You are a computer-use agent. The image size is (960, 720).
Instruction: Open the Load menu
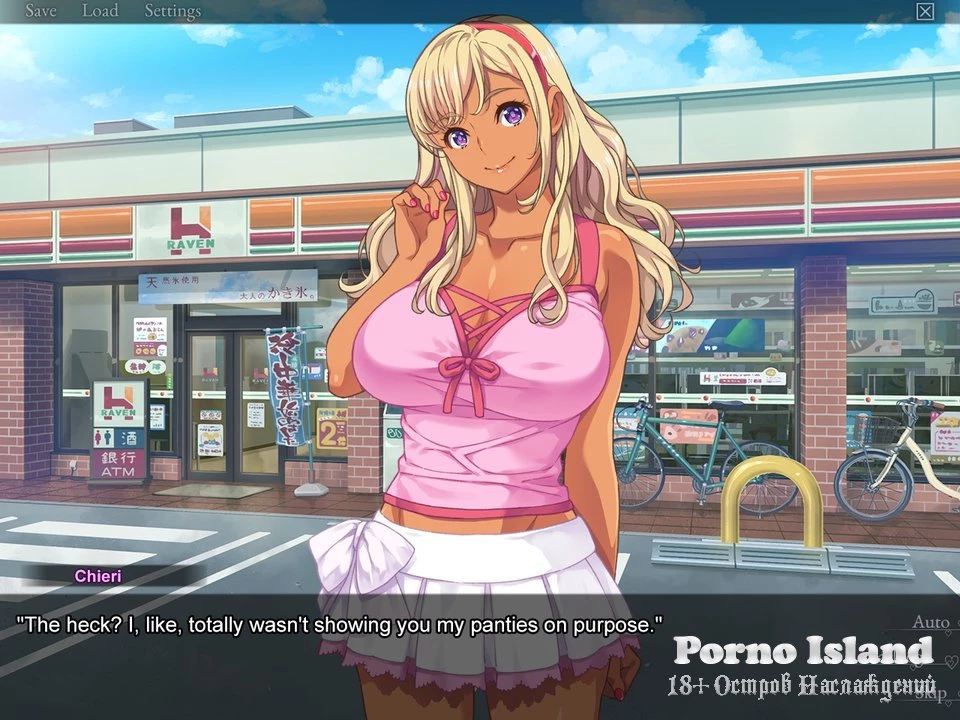click(x=99, y=12)
